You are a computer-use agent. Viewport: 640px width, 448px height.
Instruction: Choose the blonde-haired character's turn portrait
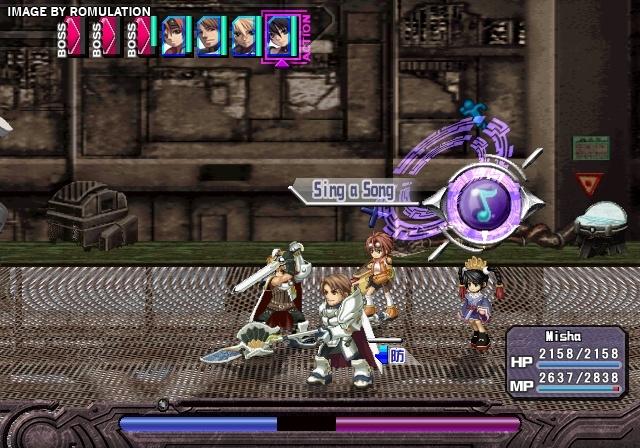click(x=244, y=36)
